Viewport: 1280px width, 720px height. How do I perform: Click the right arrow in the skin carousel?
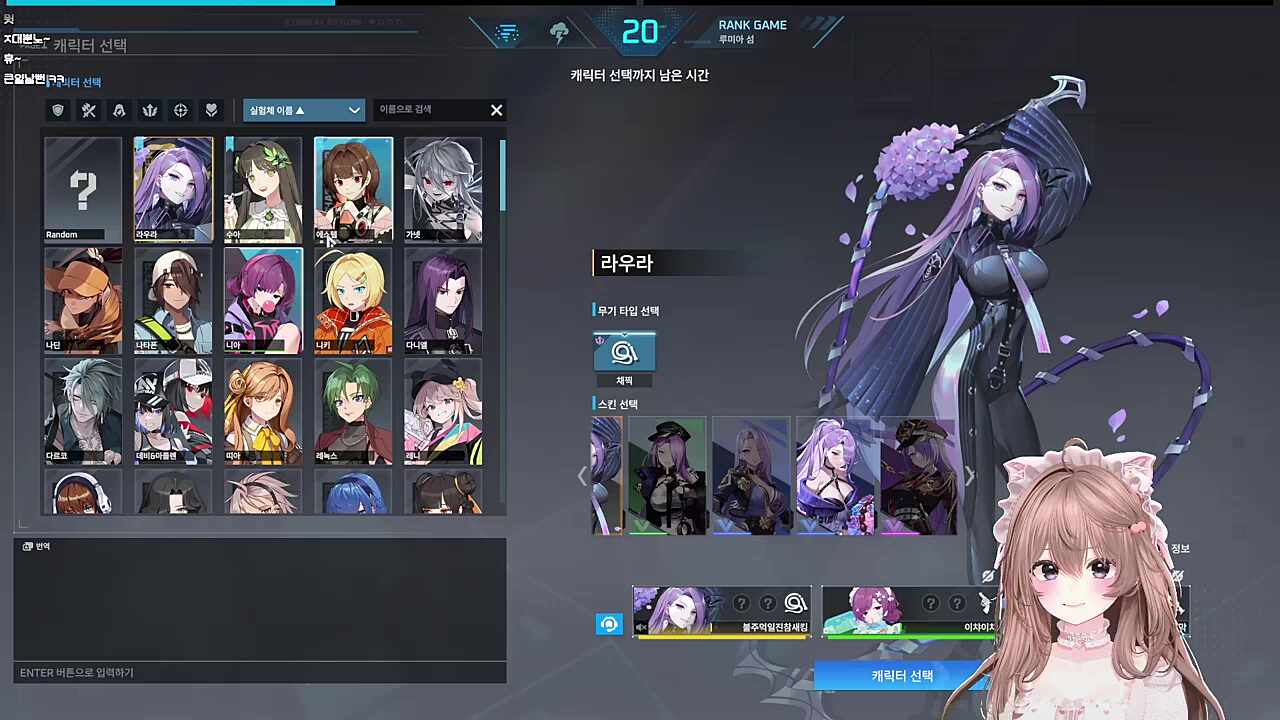point(969,476)
